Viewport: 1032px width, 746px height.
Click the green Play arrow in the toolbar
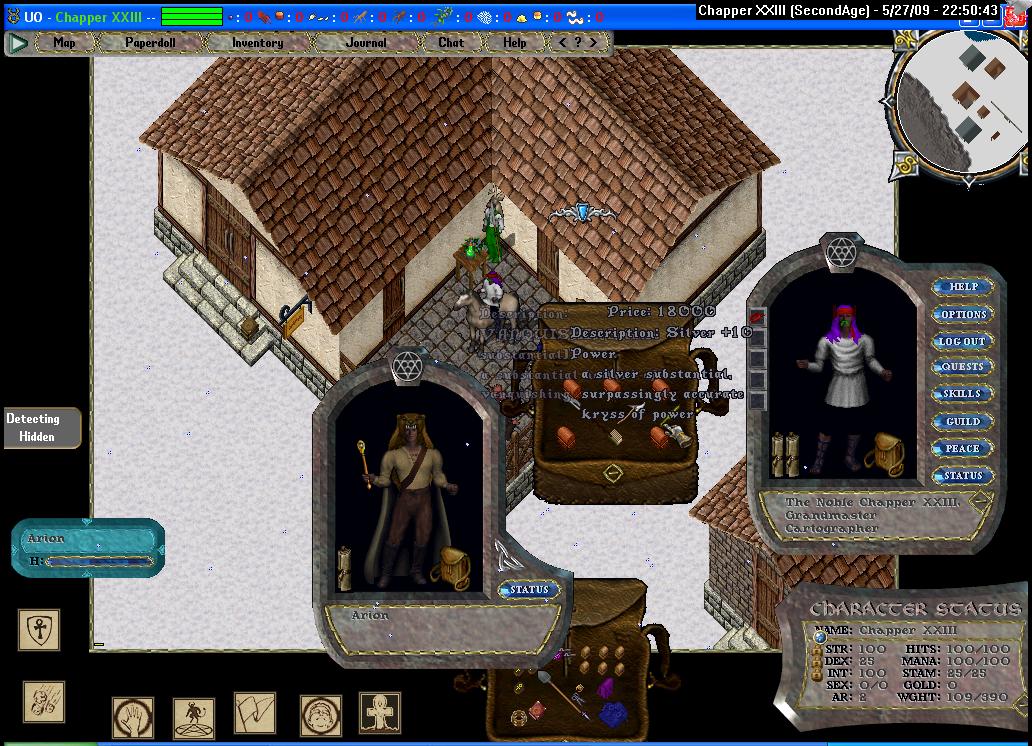pyautogui.click(x=18, y=43)
